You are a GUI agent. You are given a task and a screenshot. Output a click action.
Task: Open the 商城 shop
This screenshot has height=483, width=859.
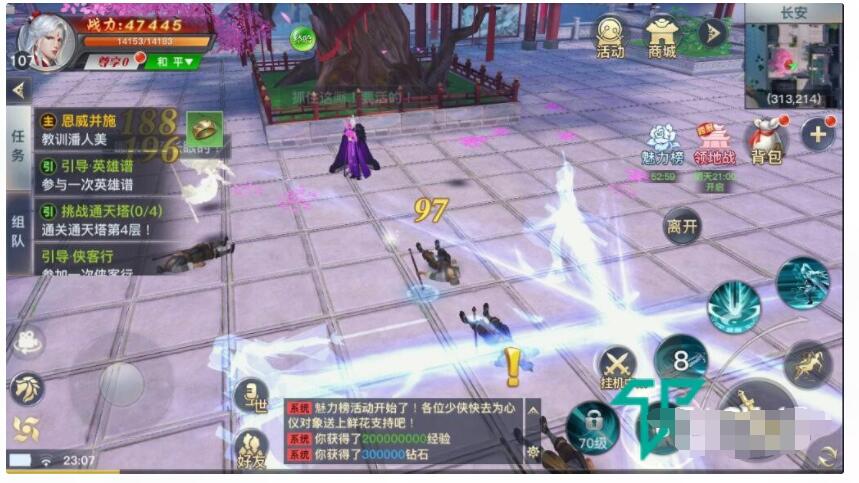click(661, 38)
